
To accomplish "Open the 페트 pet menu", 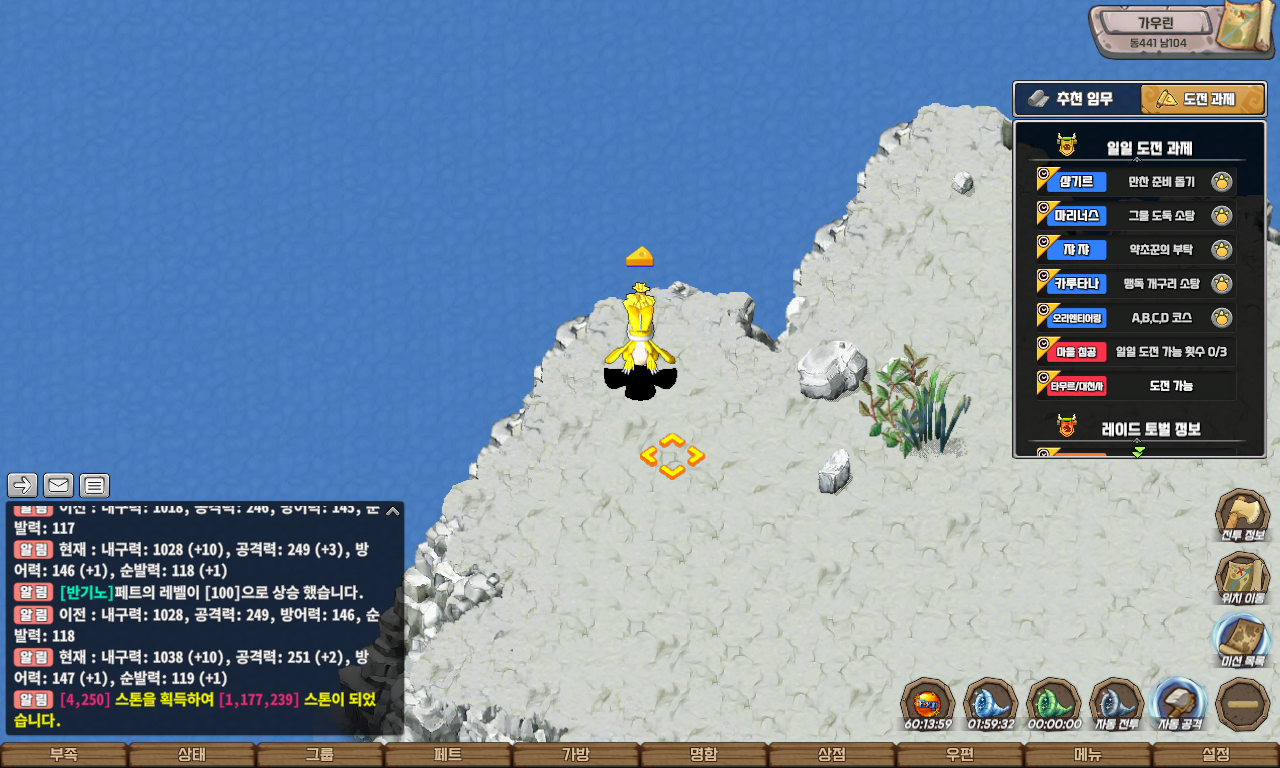I will coord(448,755).
